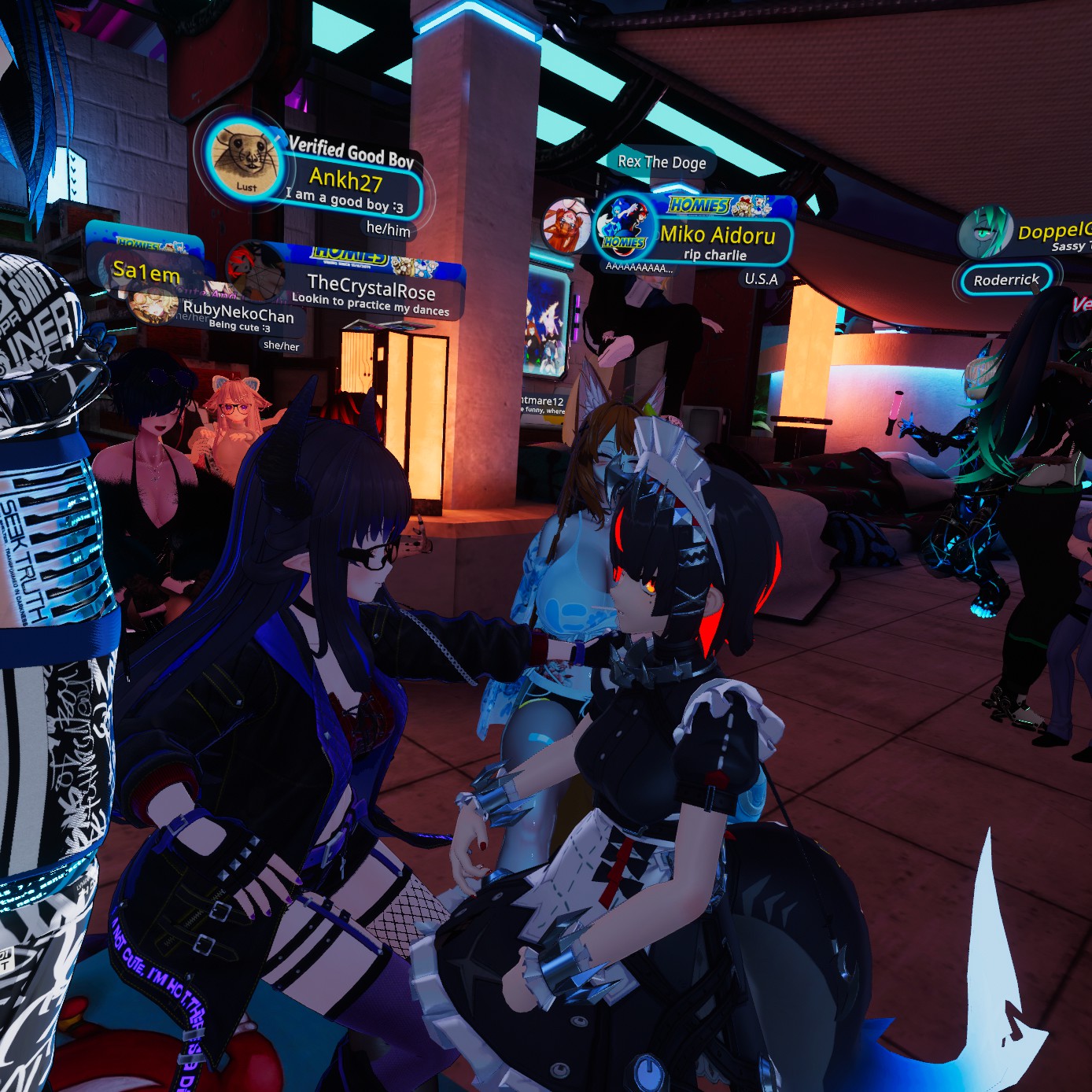Click Ankh27's rat profile icon
The image size is (1092, 1092).
[245, 159]
